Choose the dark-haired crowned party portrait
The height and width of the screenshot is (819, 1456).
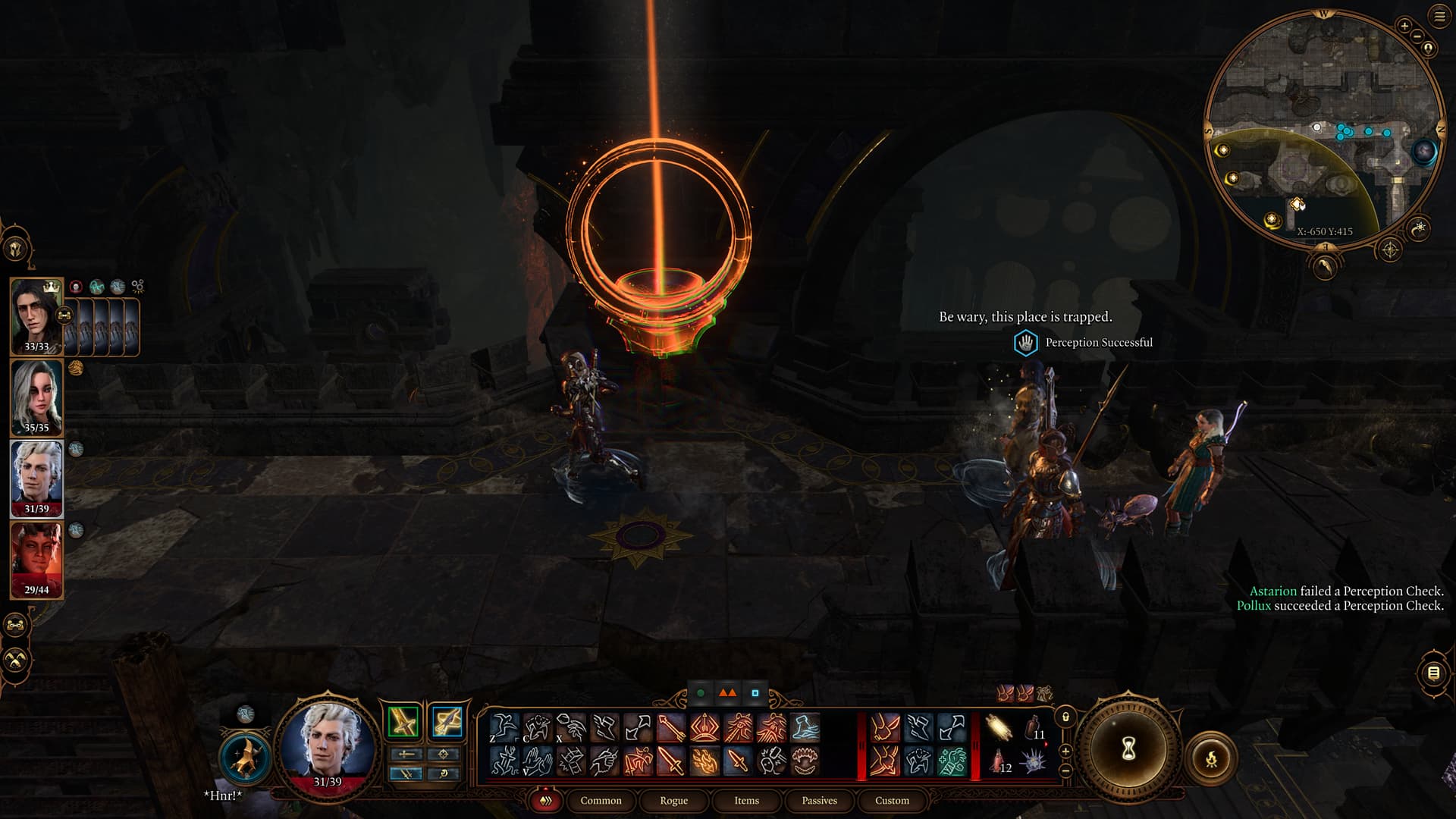coord(36,315)
